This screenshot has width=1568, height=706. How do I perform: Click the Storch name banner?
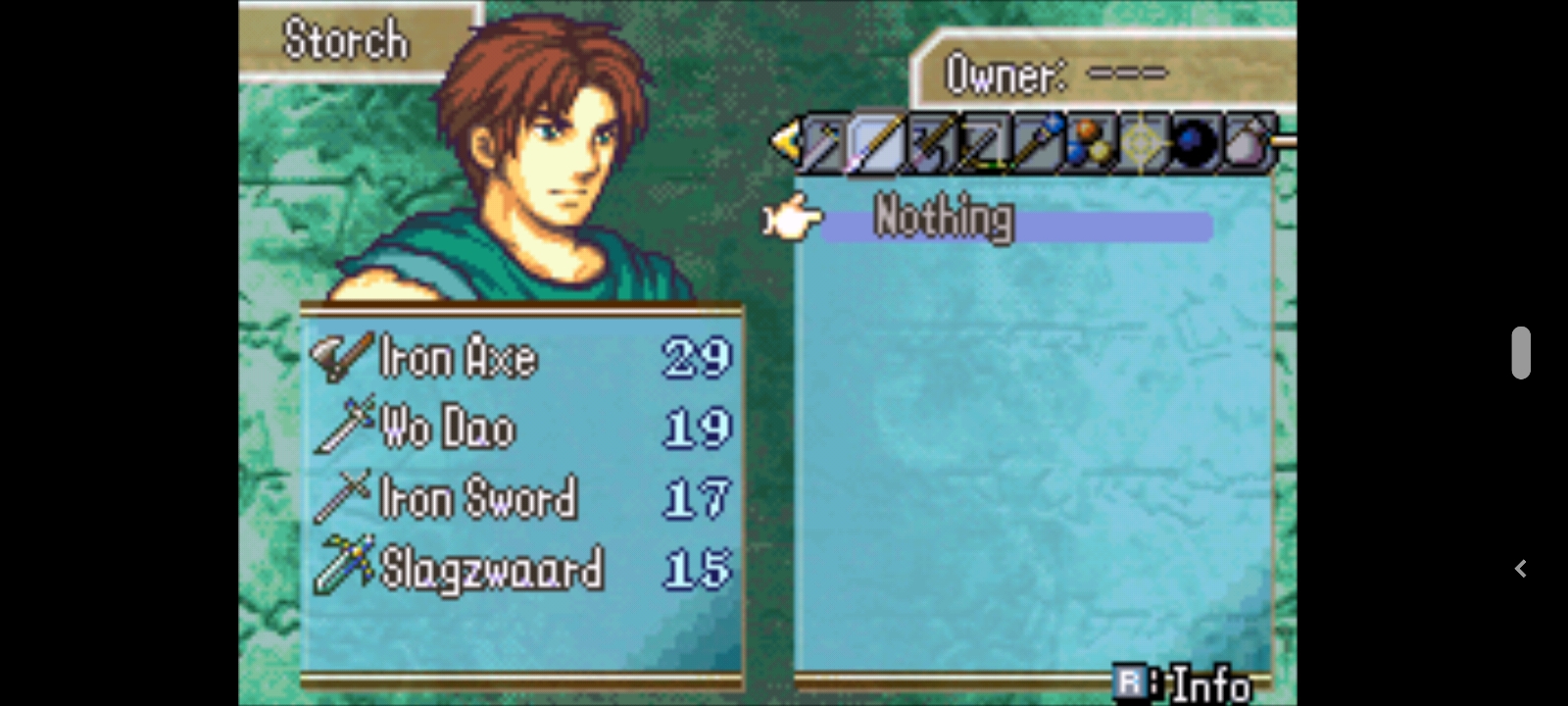(x=345, y=39)
